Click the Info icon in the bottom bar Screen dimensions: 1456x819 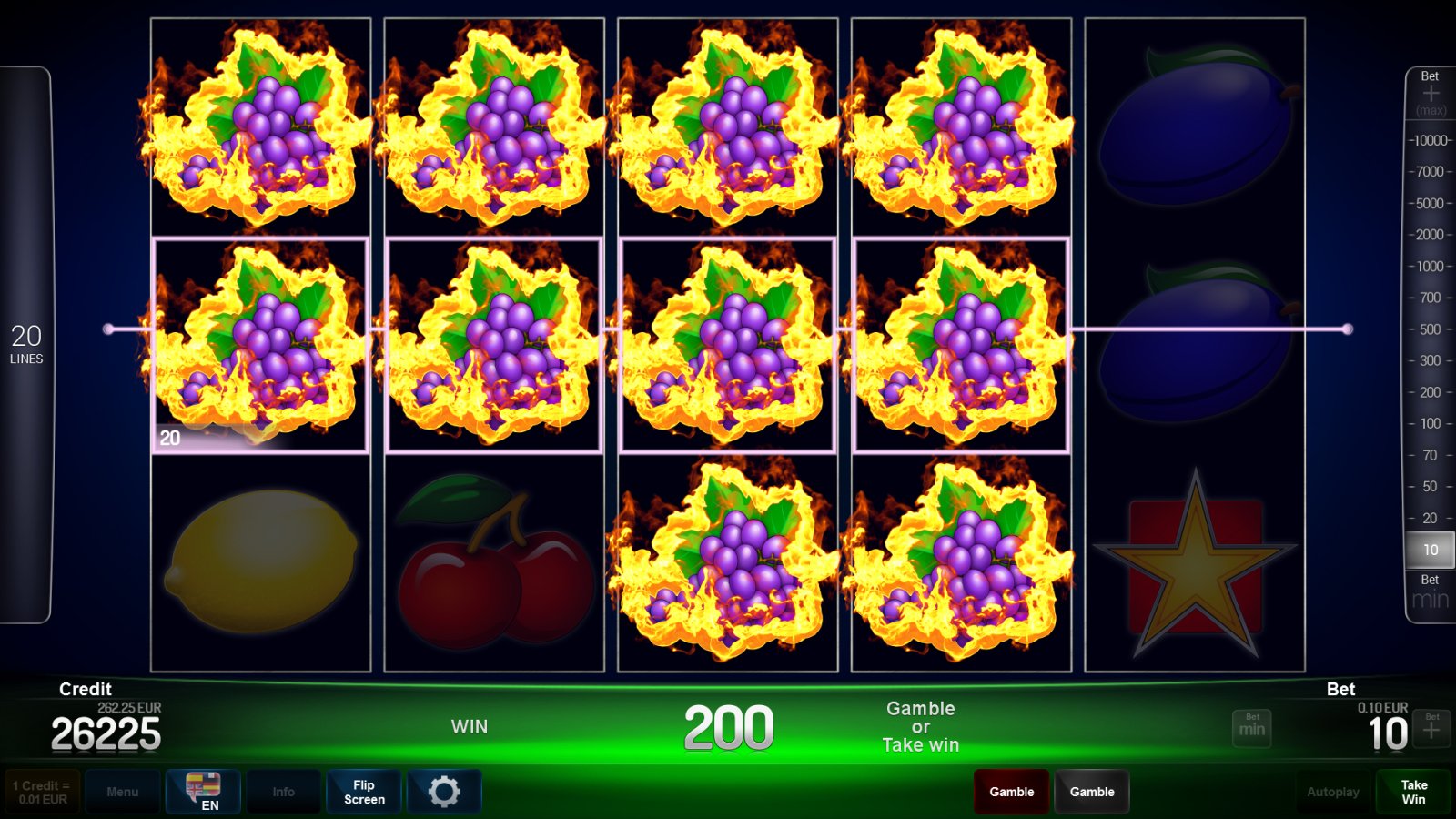(x=284, y=791)
